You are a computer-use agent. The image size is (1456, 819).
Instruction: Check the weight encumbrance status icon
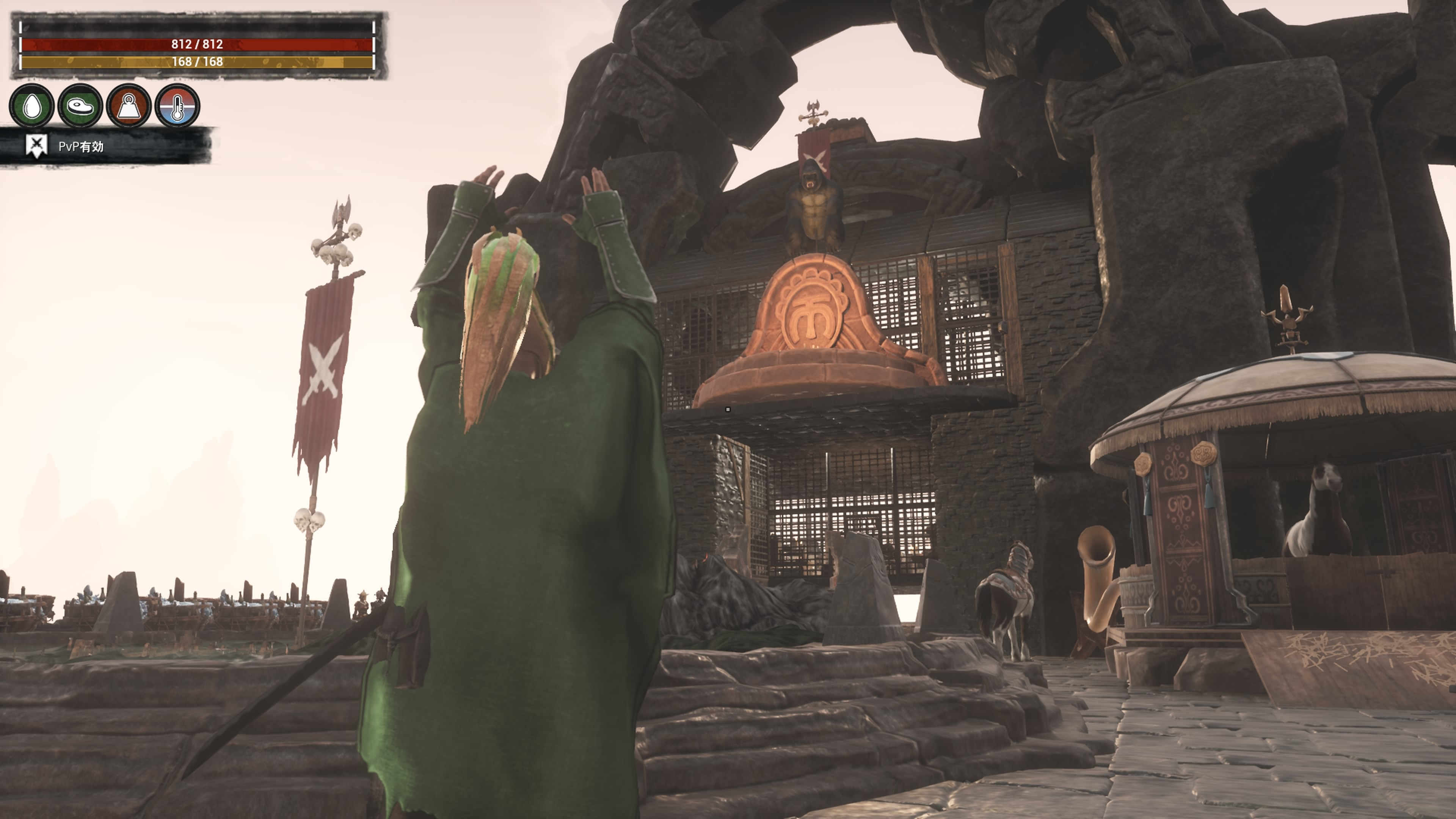[129, 106]
